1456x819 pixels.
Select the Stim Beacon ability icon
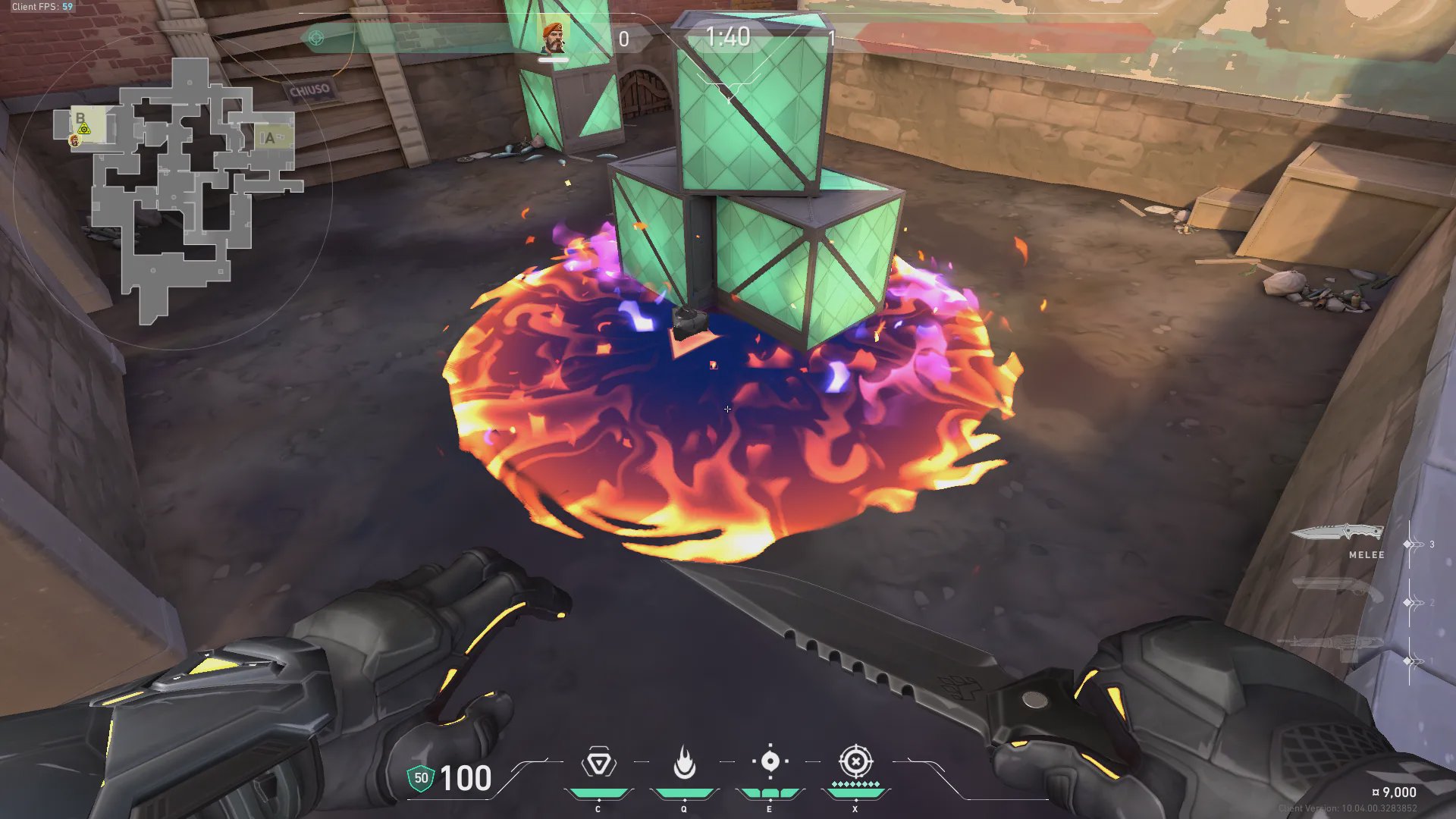coord(598,763)
